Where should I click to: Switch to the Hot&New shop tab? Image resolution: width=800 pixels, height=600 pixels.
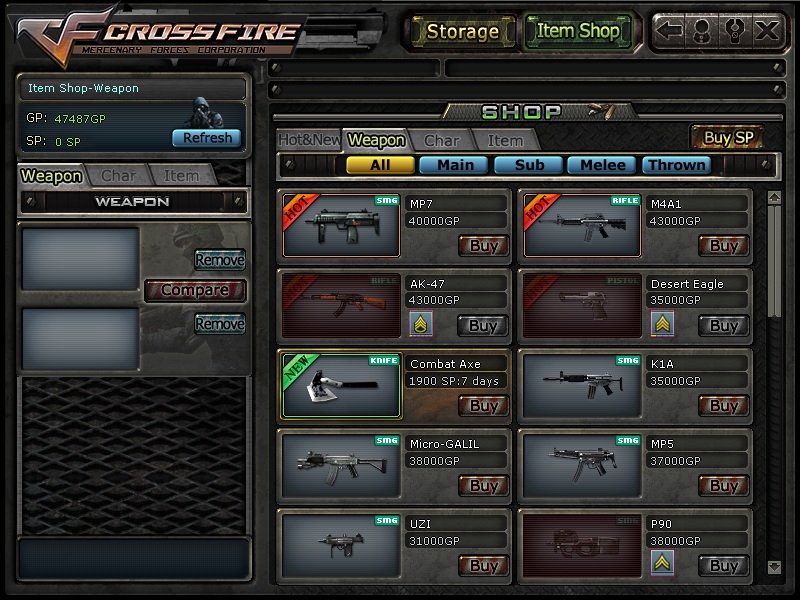click(x=308, y=140)
